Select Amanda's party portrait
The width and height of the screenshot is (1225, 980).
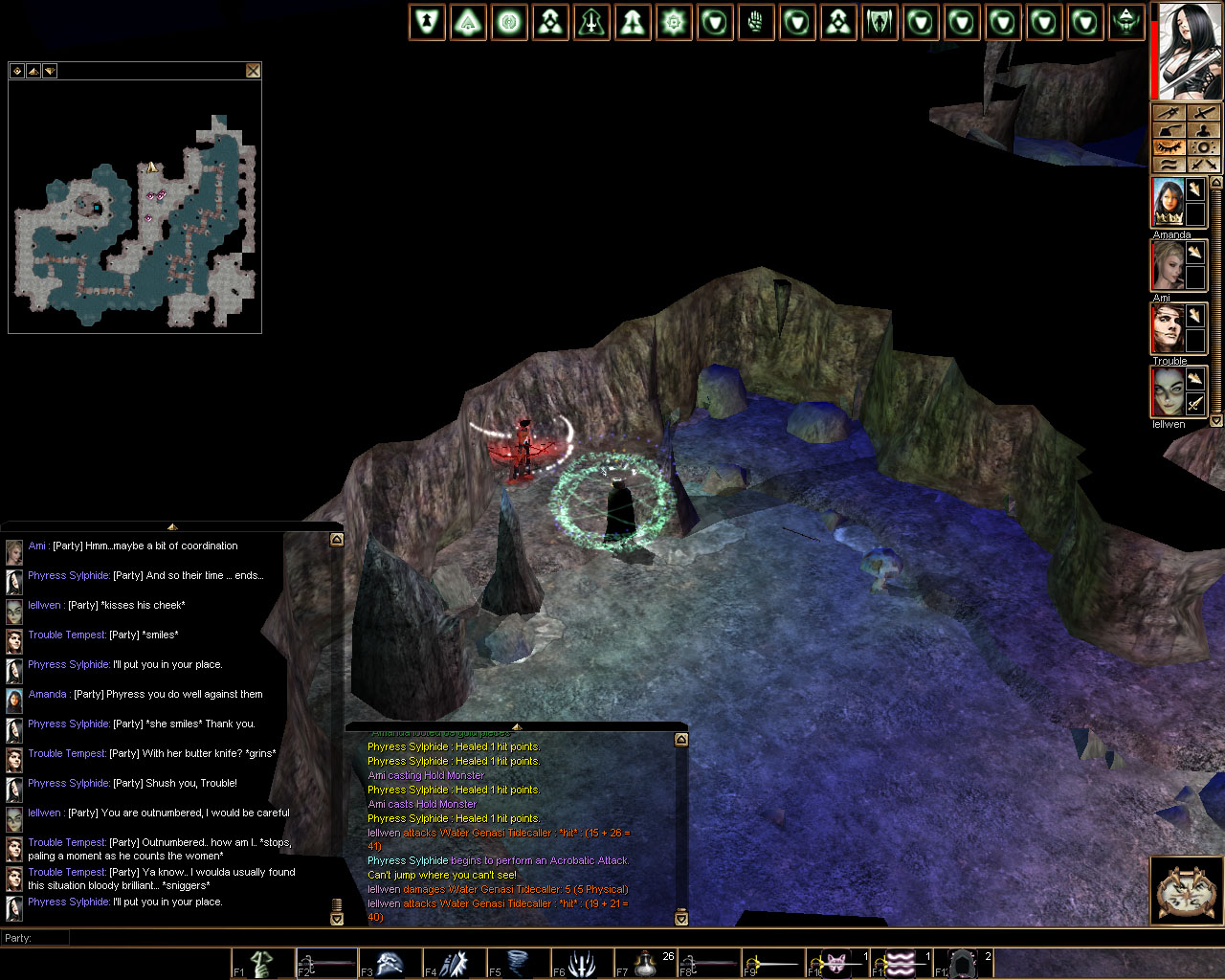pyautogui.click(x=1169, y=203)
